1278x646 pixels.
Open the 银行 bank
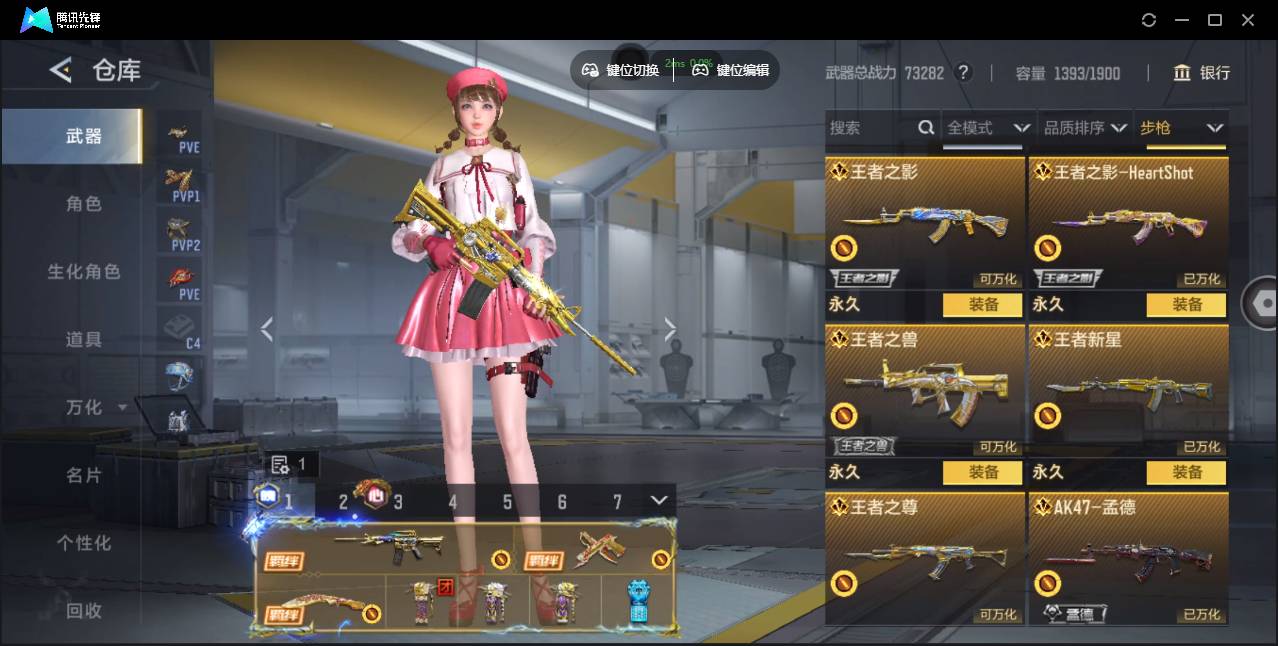(1201, 73)
